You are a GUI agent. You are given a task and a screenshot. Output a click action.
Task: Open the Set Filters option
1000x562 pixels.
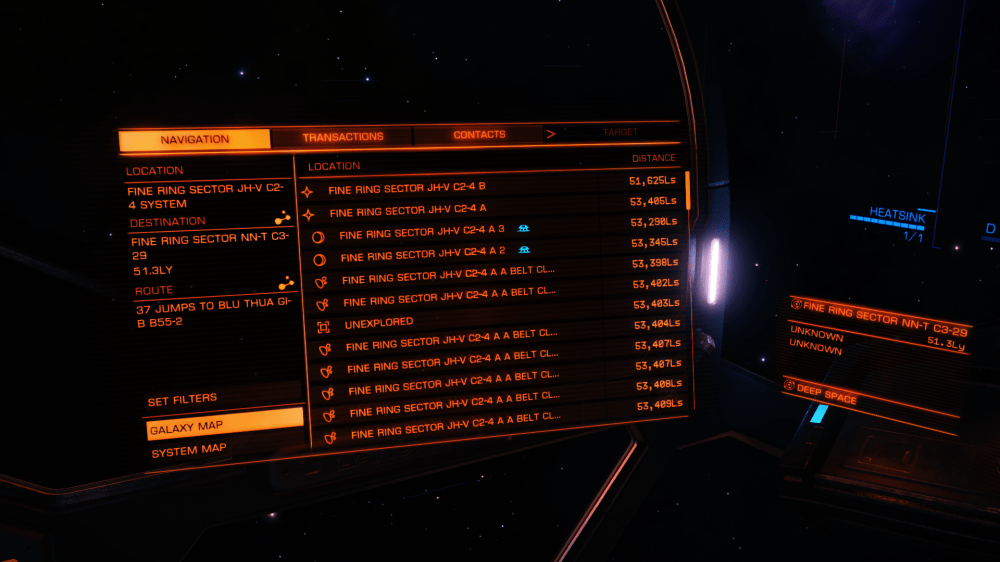(183, 400)
